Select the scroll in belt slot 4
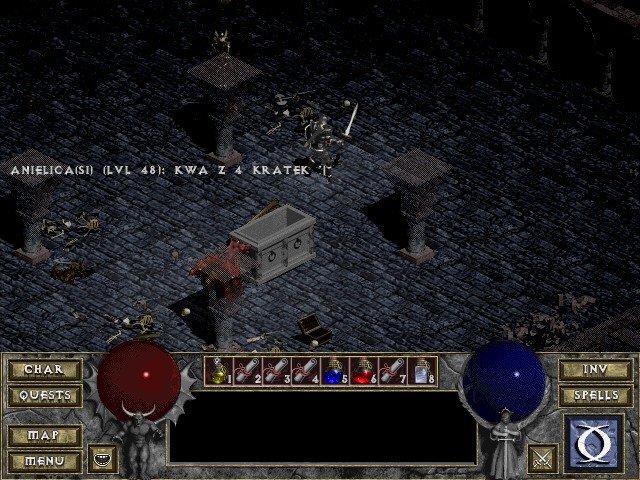The width and height of the screenshot is (640, 480). coord(305,371)
